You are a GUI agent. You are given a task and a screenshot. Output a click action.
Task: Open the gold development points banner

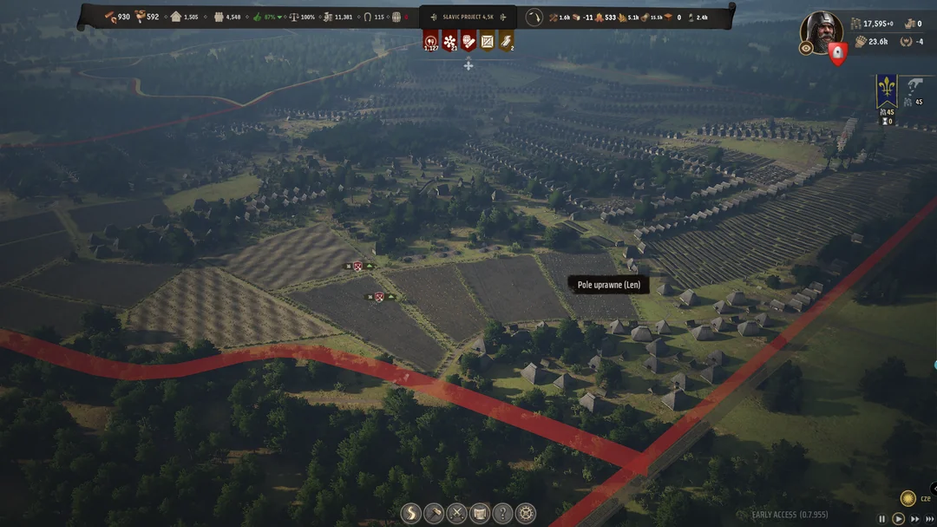click(506, 41)
